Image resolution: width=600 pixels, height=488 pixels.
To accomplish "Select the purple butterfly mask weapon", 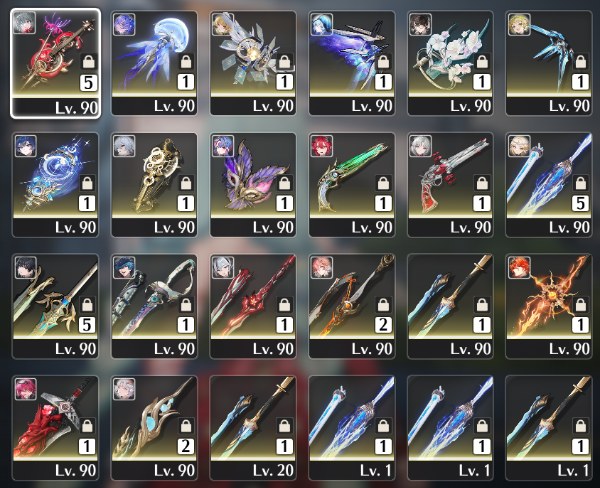I will [x=253, y=183].
